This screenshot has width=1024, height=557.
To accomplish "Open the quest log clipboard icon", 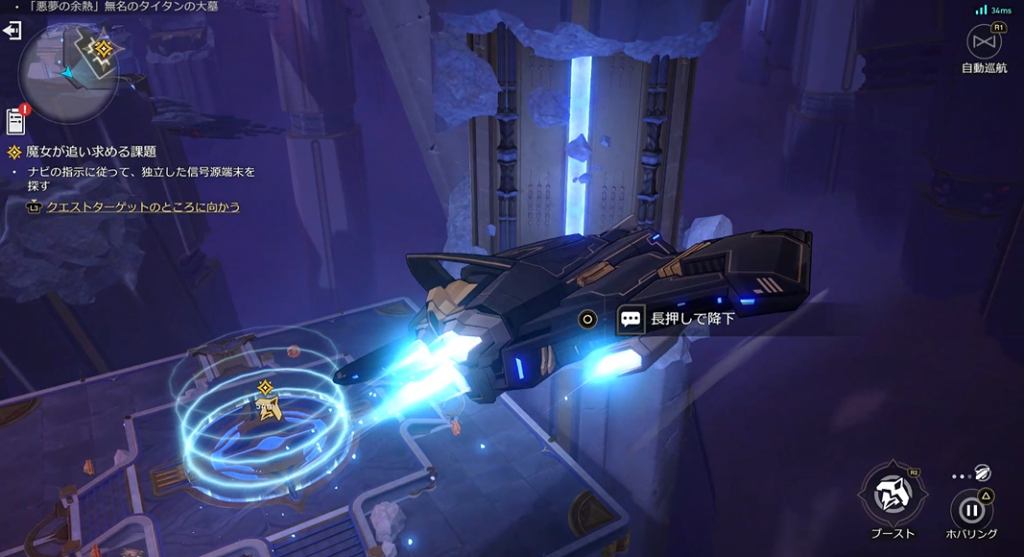I will coord(15,121).
